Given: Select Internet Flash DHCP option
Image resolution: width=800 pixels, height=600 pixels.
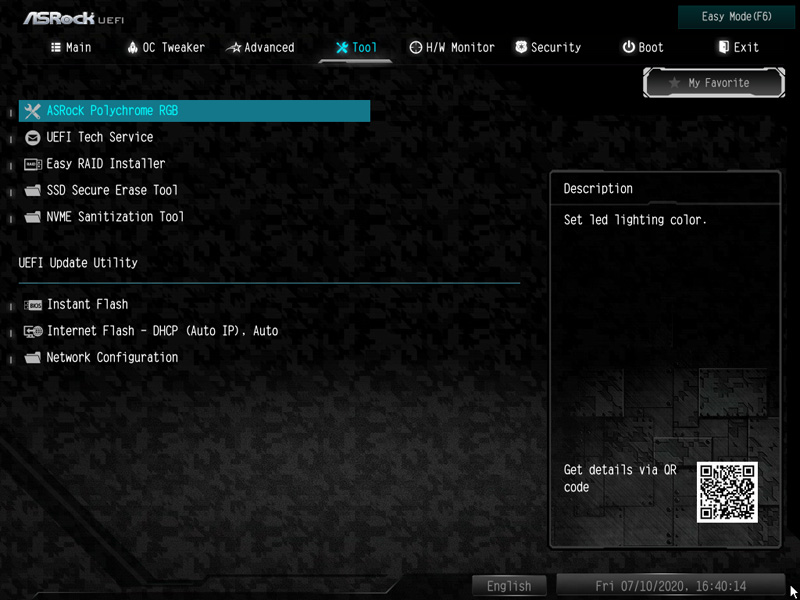Looking at the screenshot, I should (162, 330).
